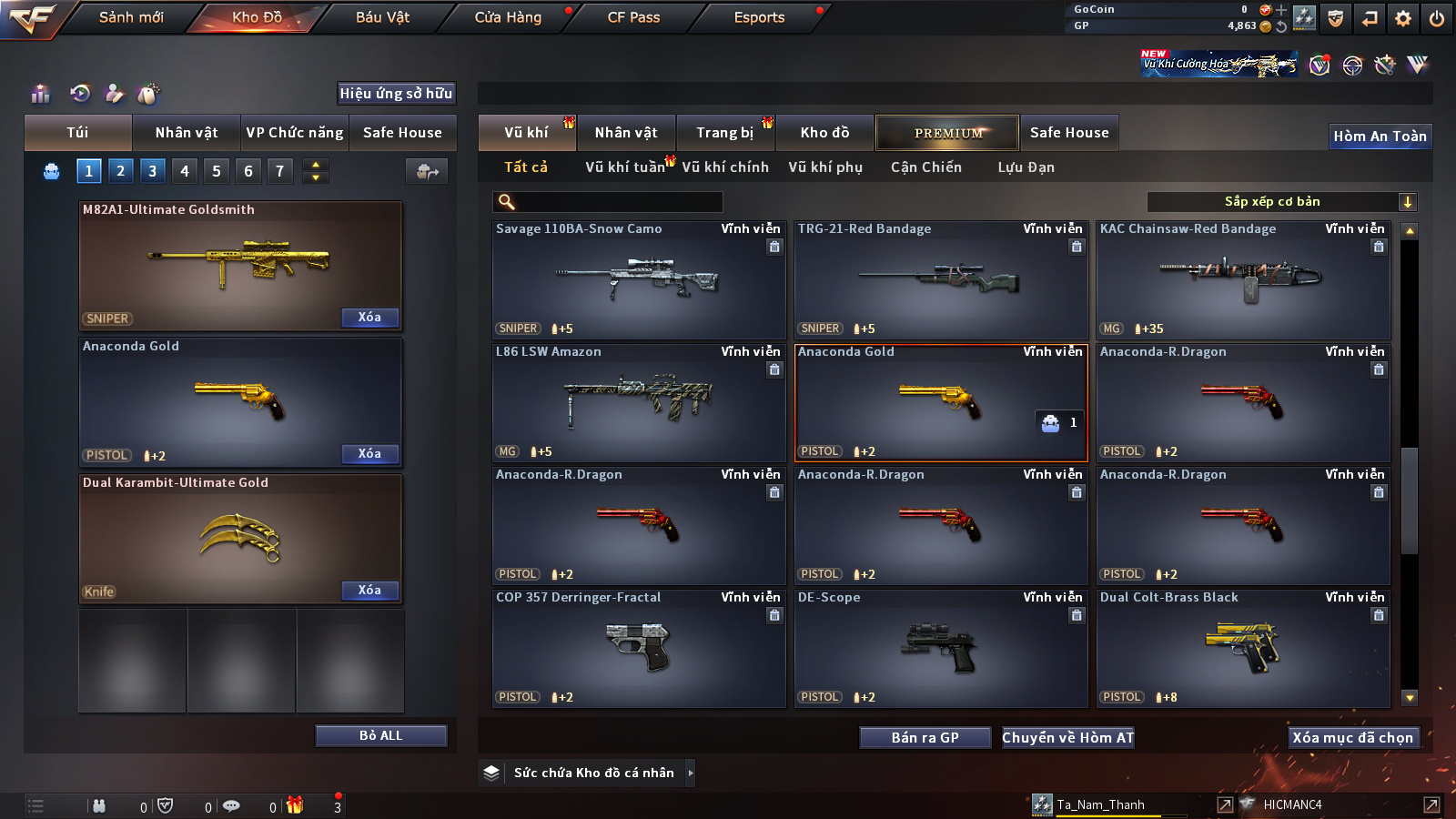Click Xóa mục đã chọn button
Image resolution: width=1456 pixels, height=819 pixels.
click(x=1352, y=738)
